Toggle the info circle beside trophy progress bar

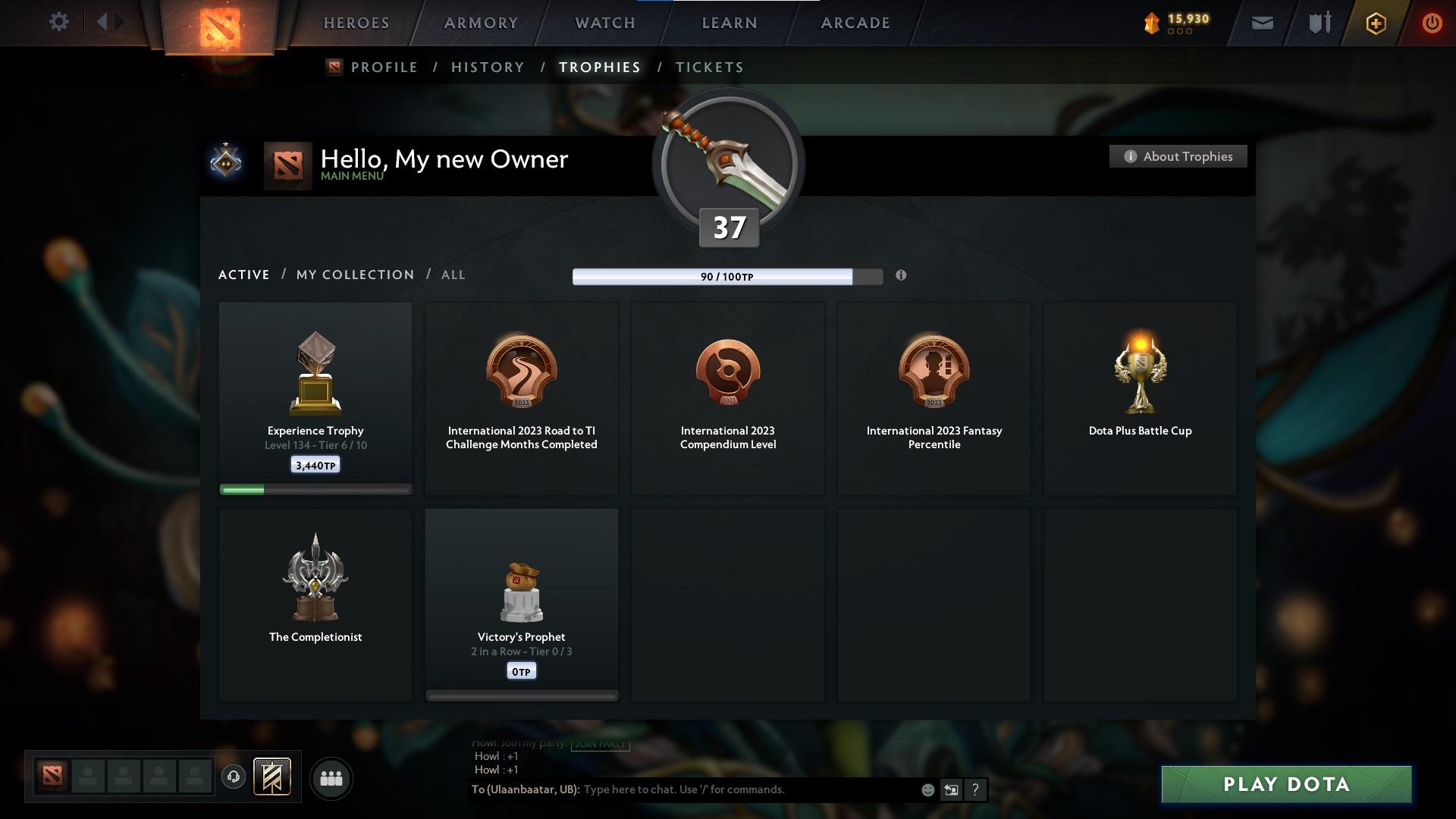902,276
